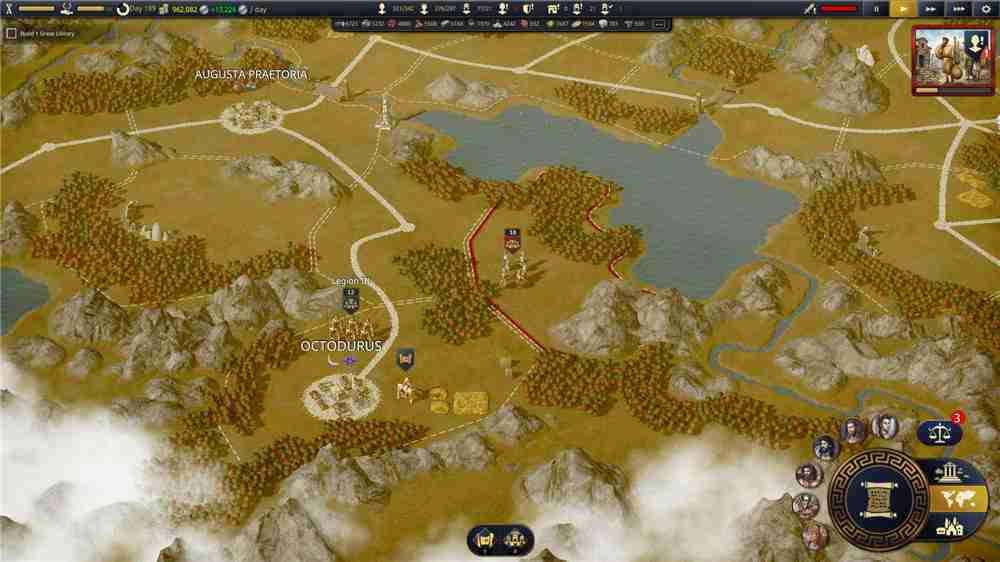The width and height of the screenshot is (1000, 562).
Task: Select the left unit-group button at bottom center
Action: point(484,539)
